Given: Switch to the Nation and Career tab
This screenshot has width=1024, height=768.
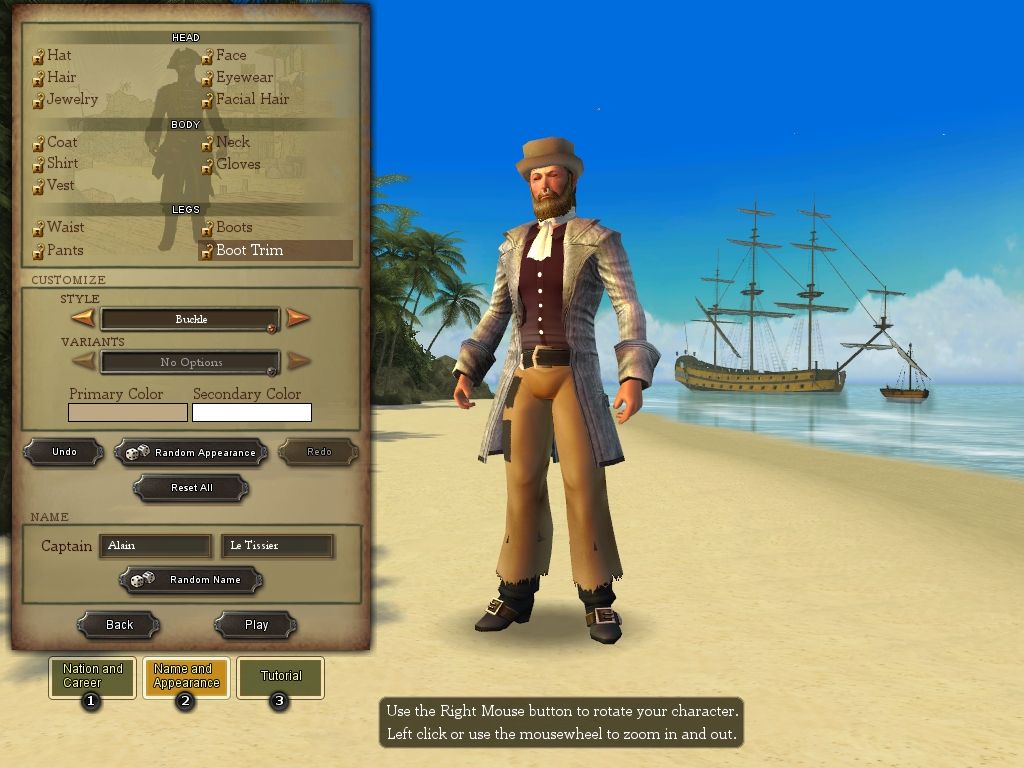Looking at the screenshot, I should tap(92, 676).
